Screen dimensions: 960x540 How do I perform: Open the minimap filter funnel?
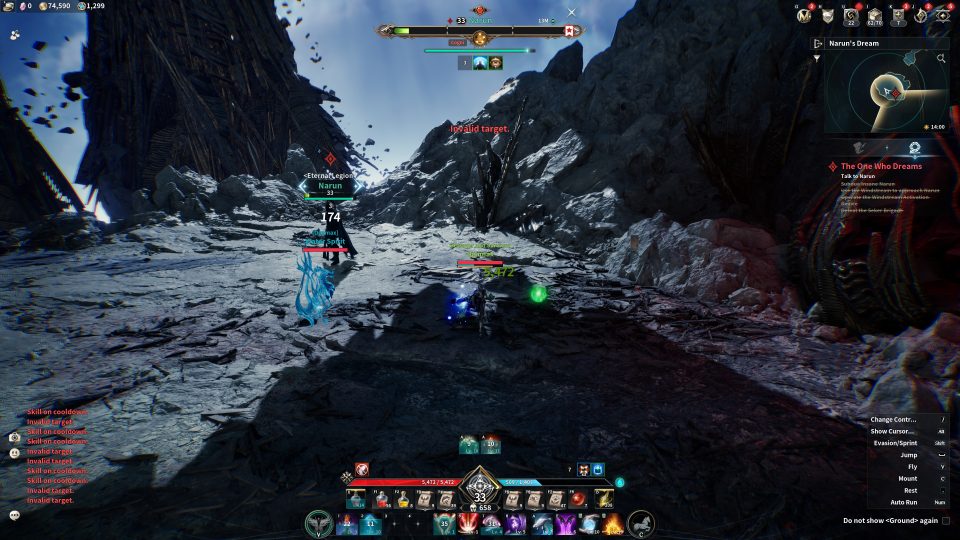(818, 58)
